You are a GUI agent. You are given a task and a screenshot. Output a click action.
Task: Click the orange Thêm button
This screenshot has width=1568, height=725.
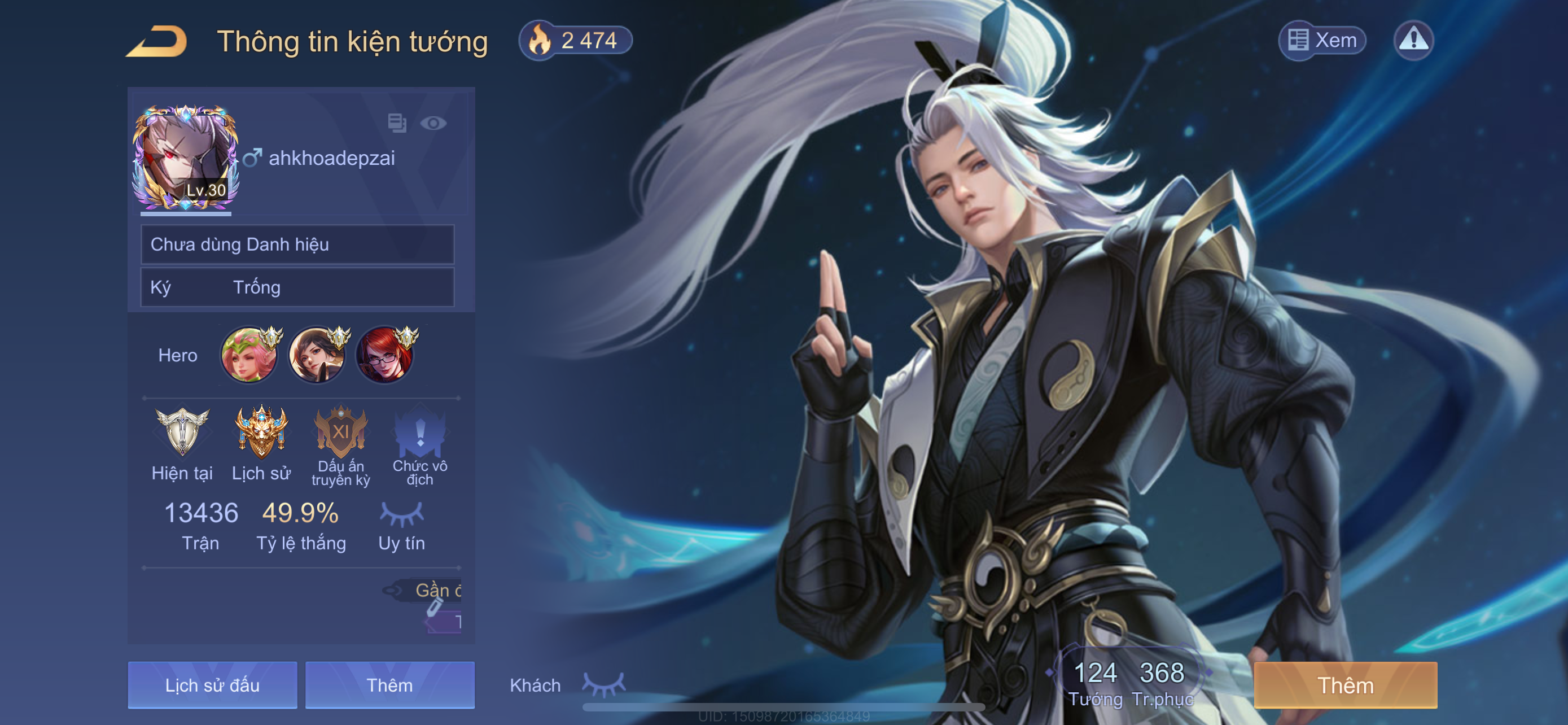coord(1345,685)
